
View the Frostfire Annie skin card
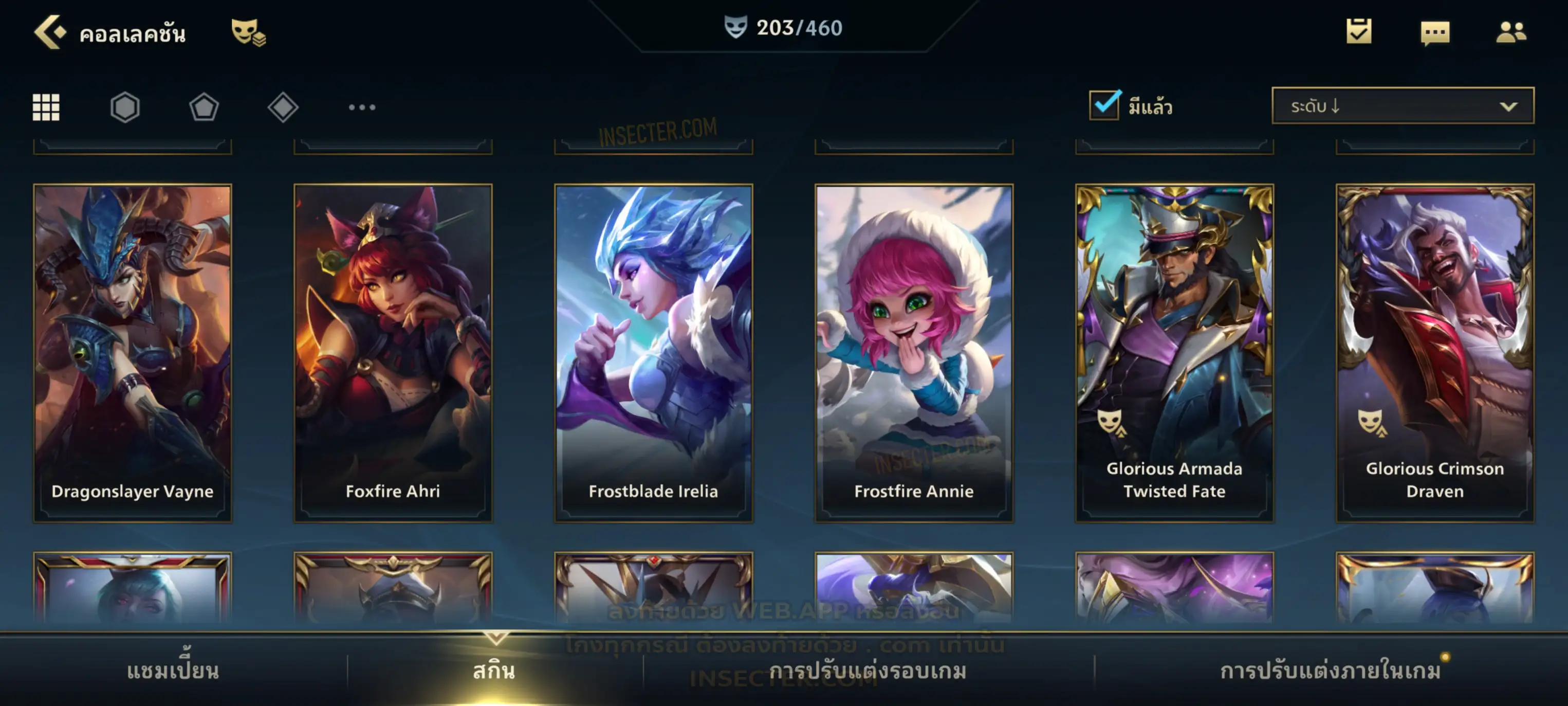click(914, 353)
